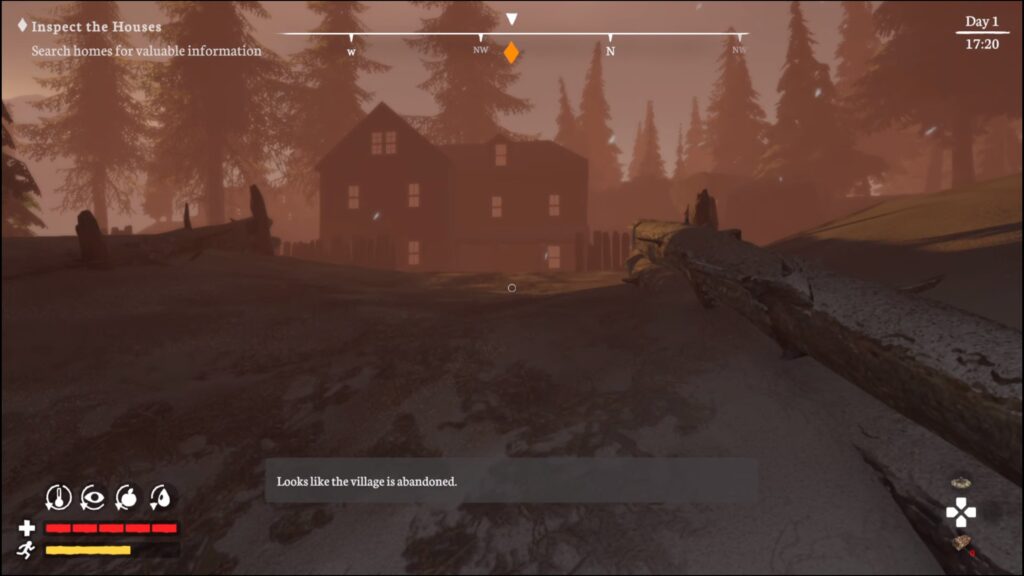Select the apple hunger status icon

(x=127, y=496)
